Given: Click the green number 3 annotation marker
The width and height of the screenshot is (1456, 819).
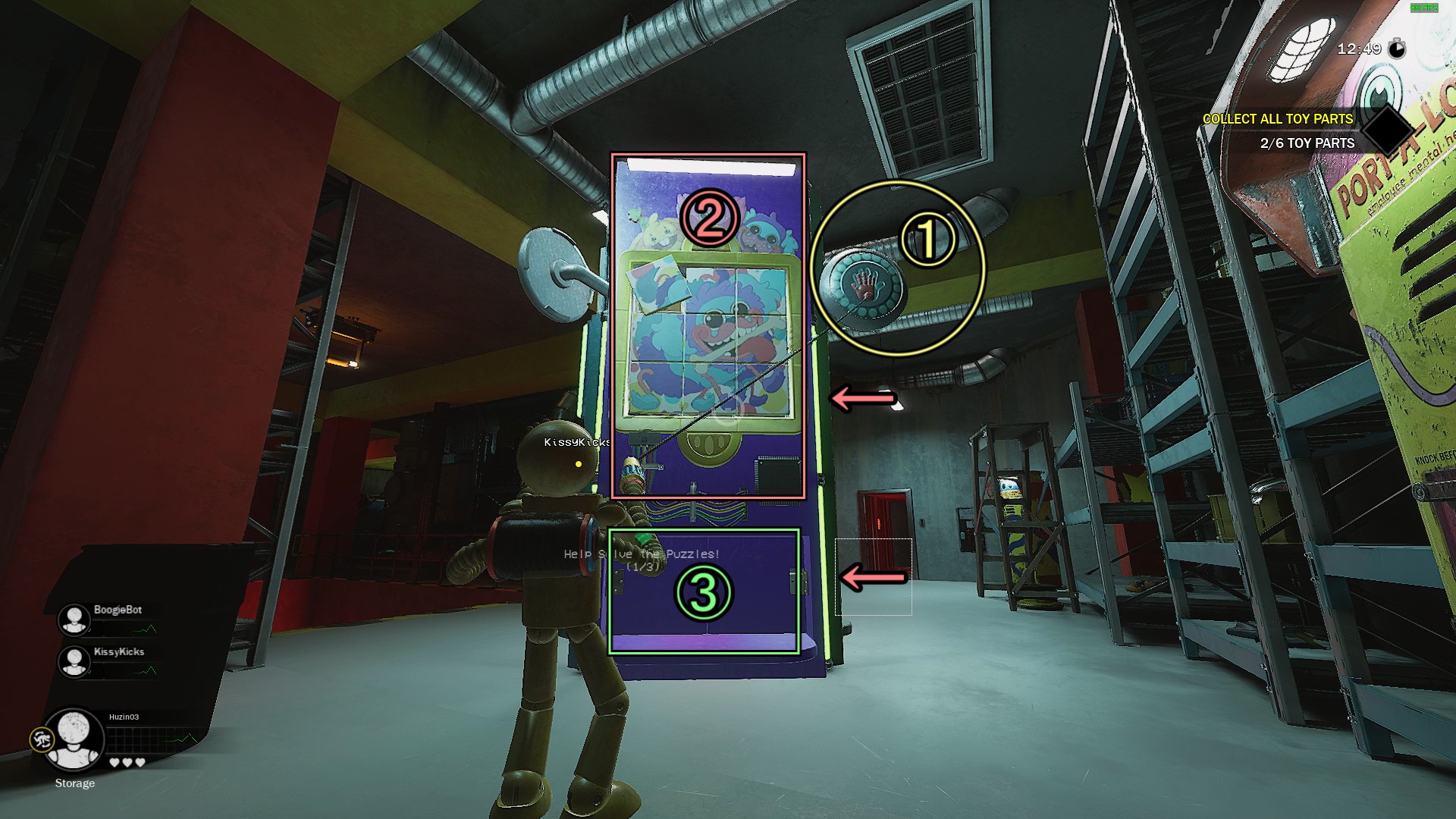Looking at the screenshot, I should (704, 593).
